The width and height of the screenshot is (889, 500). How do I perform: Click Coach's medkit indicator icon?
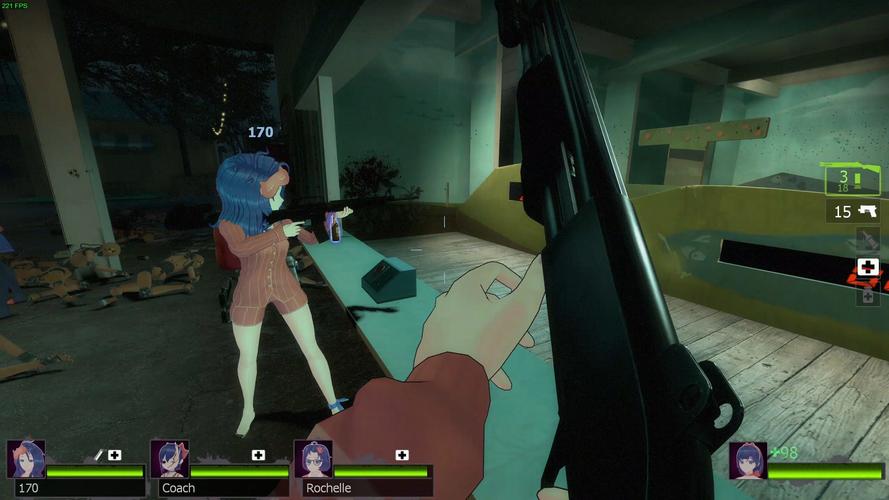tap(258, 455)
